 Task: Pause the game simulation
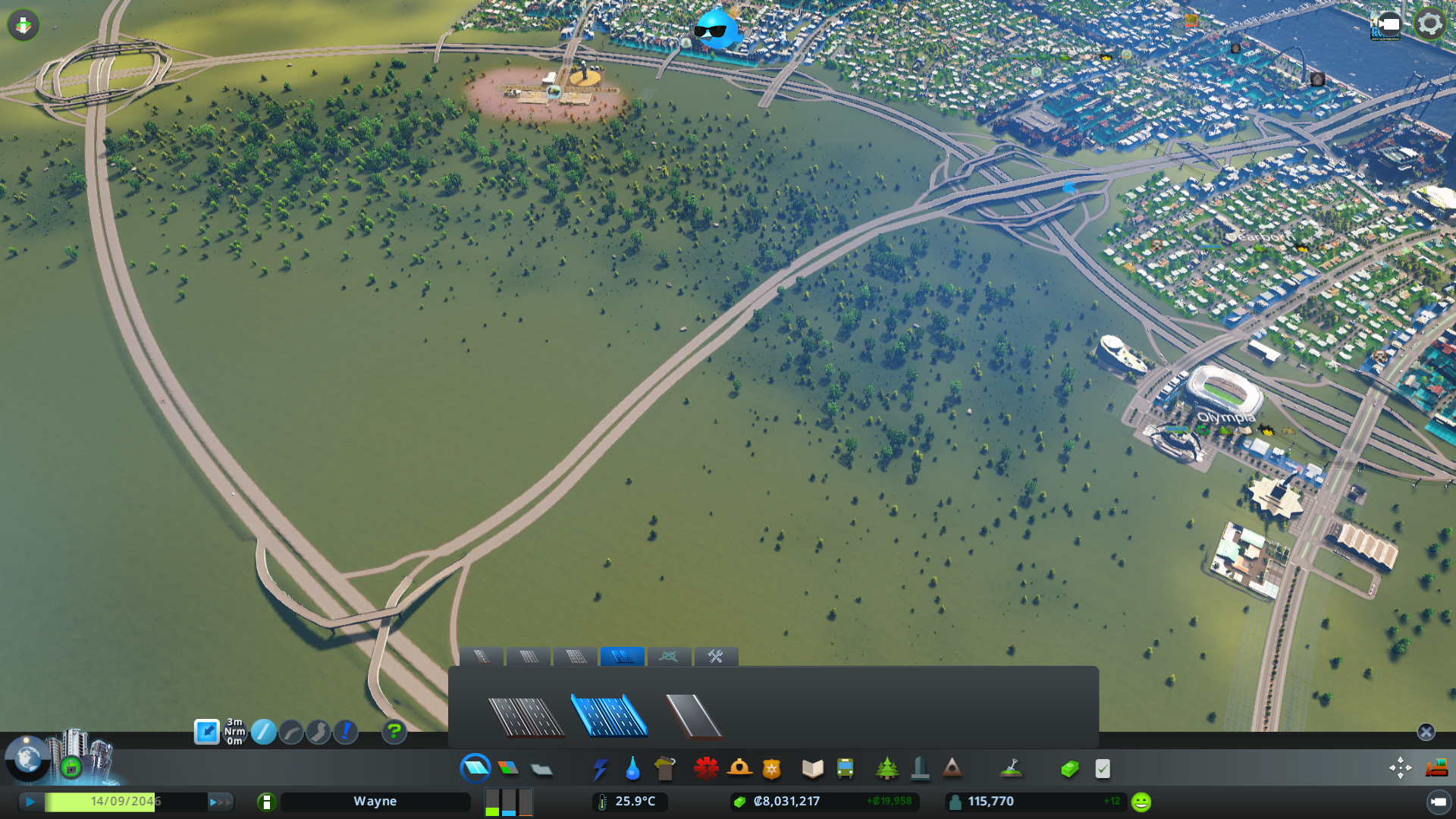(29, 801)
